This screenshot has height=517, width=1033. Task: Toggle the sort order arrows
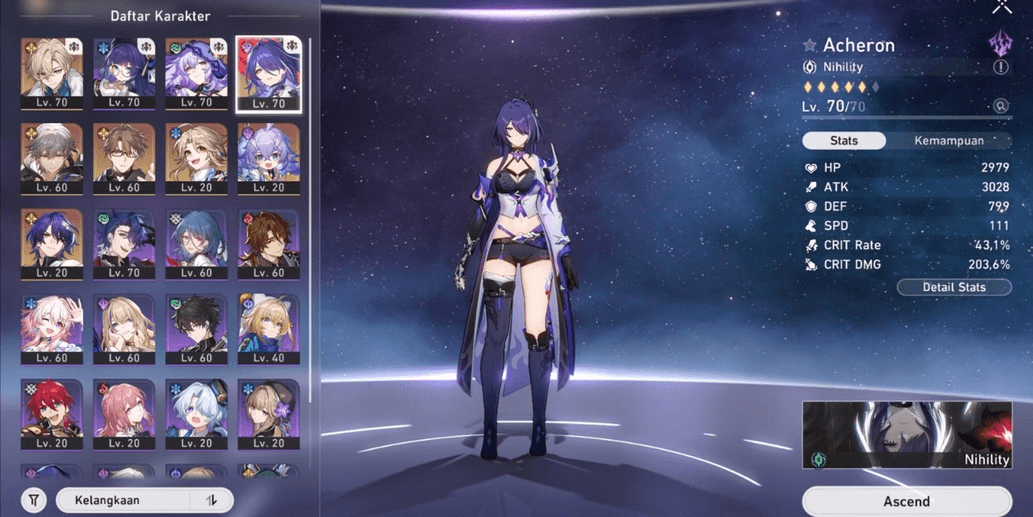pos(212,500)
